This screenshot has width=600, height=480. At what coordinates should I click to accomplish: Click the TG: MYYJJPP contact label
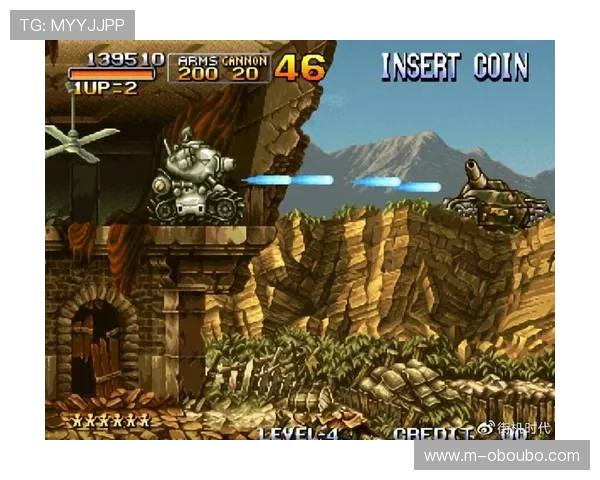pyautogui.click(x=71, y=24)
